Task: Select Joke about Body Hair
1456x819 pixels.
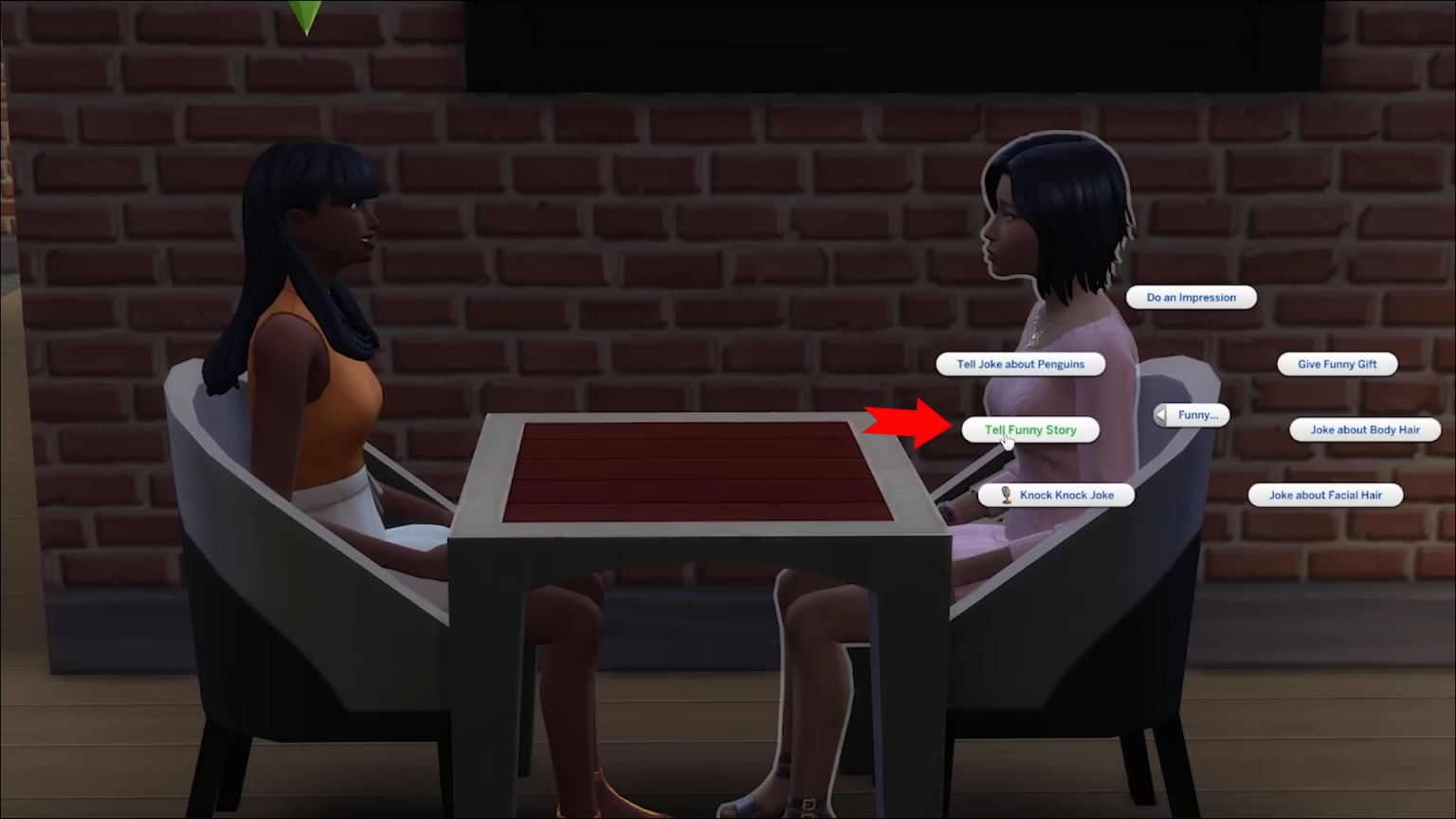Action: point(1365,429)
